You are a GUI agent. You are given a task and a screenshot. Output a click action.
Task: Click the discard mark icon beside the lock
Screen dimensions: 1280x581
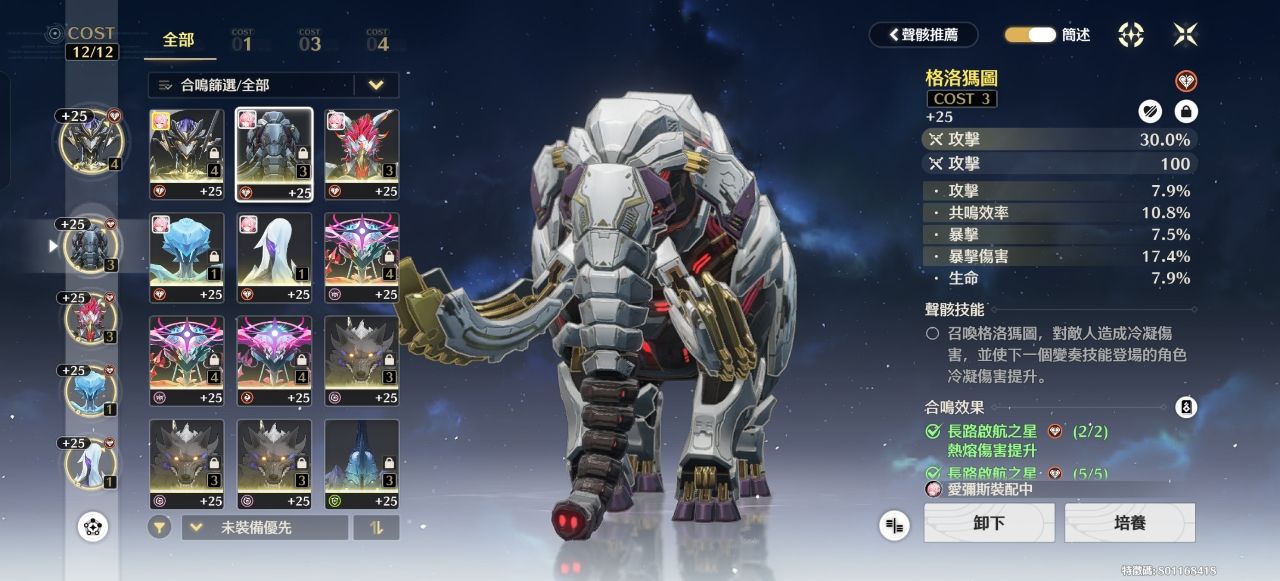click(x=1150, y=111)
